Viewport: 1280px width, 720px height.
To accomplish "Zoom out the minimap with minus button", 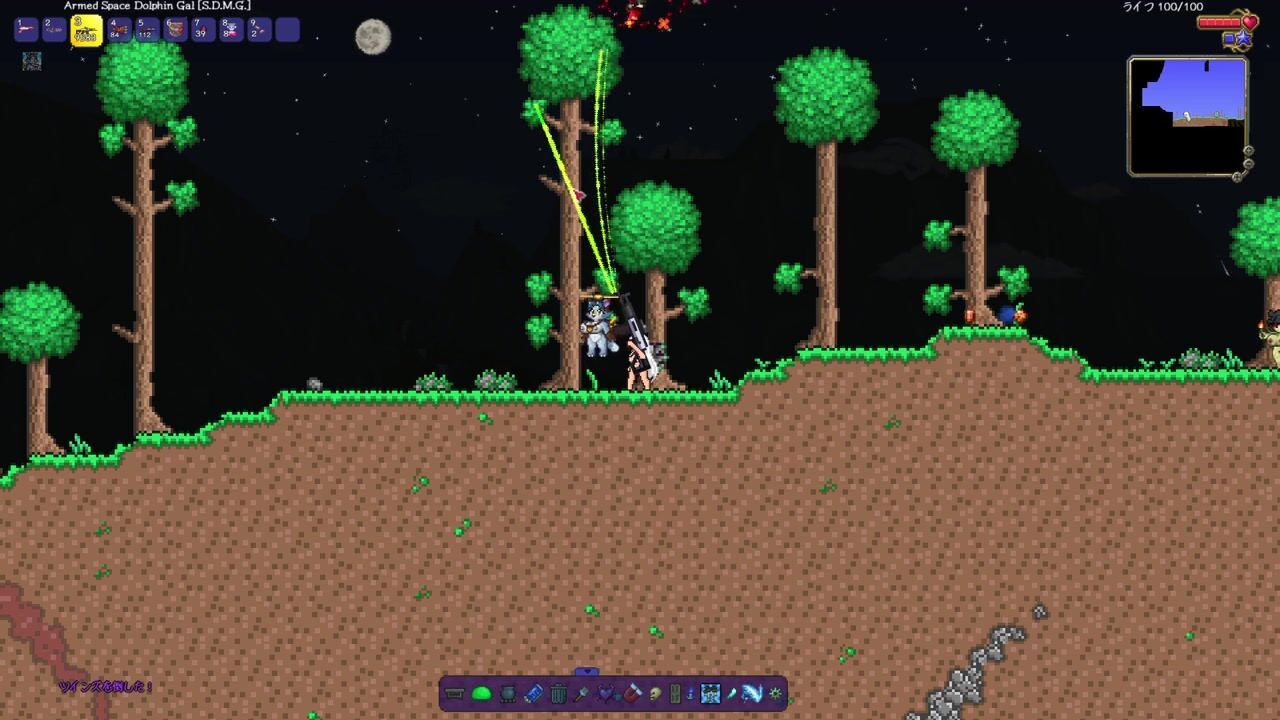I will pos(1248,164).
